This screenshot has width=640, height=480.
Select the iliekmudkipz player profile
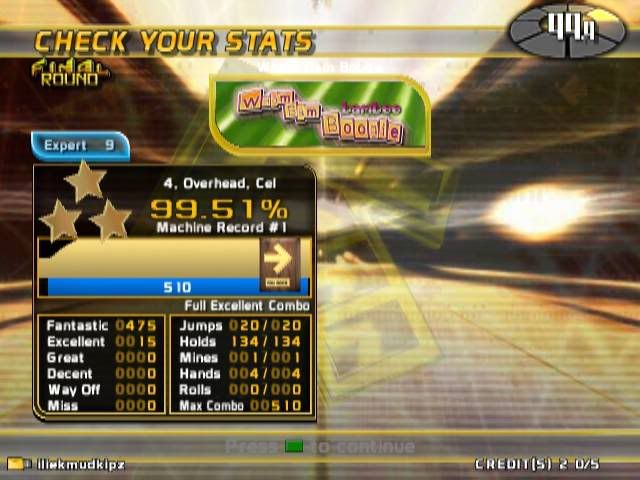pos(66,465)
